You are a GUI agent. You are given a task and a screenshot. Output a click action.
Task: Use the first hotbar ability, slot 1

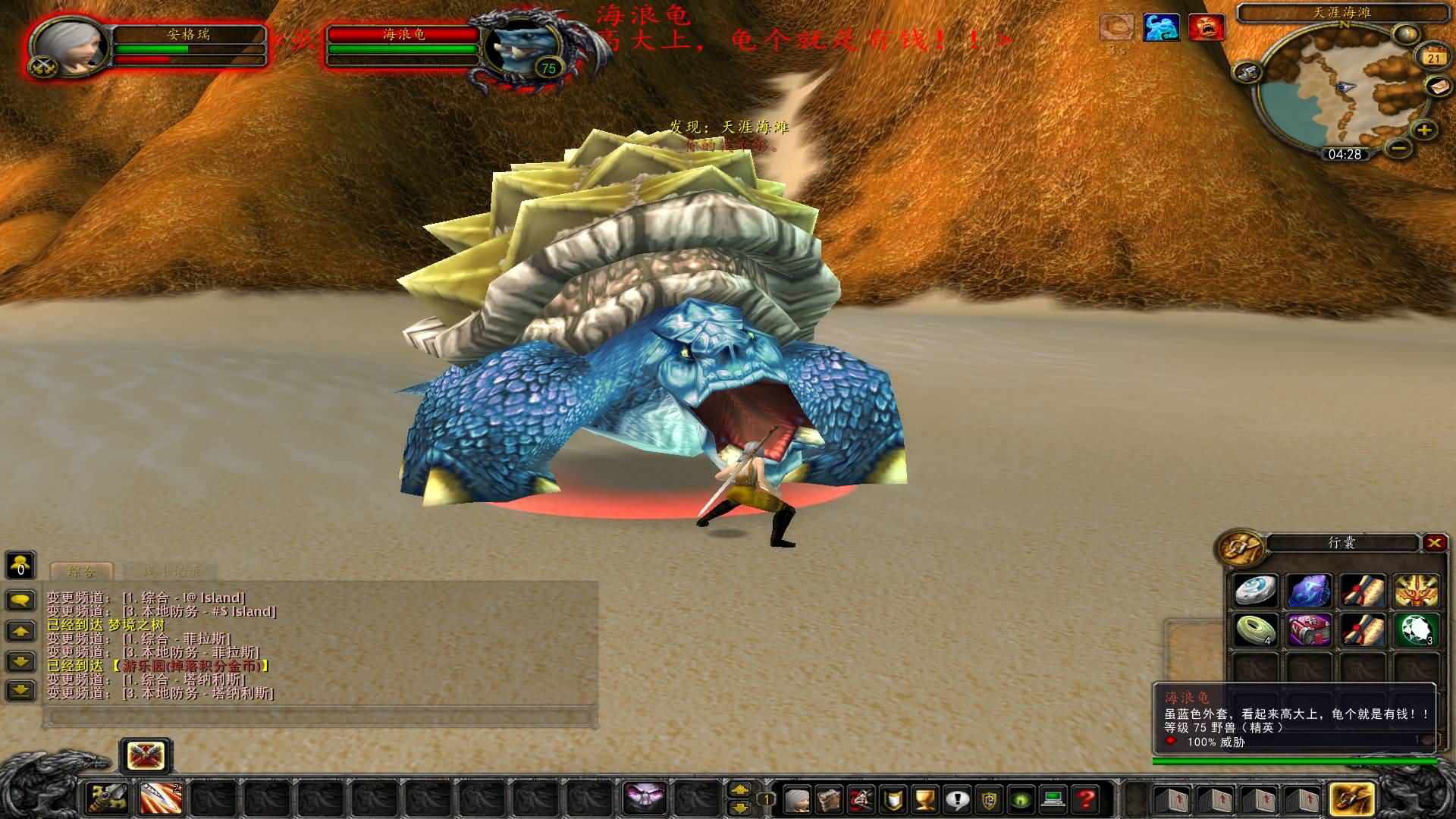pyautogui.click(x=108, y=798)
